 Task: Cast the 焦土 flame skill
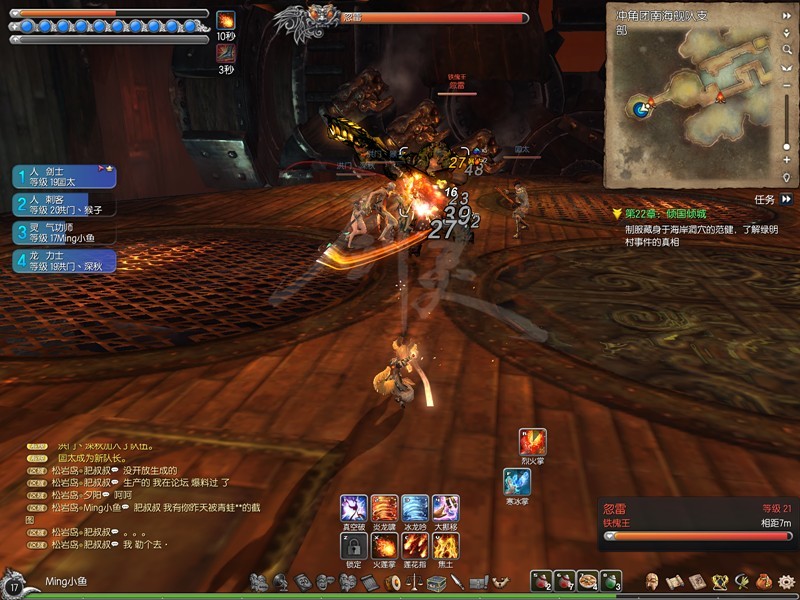[x=446, y=545]
